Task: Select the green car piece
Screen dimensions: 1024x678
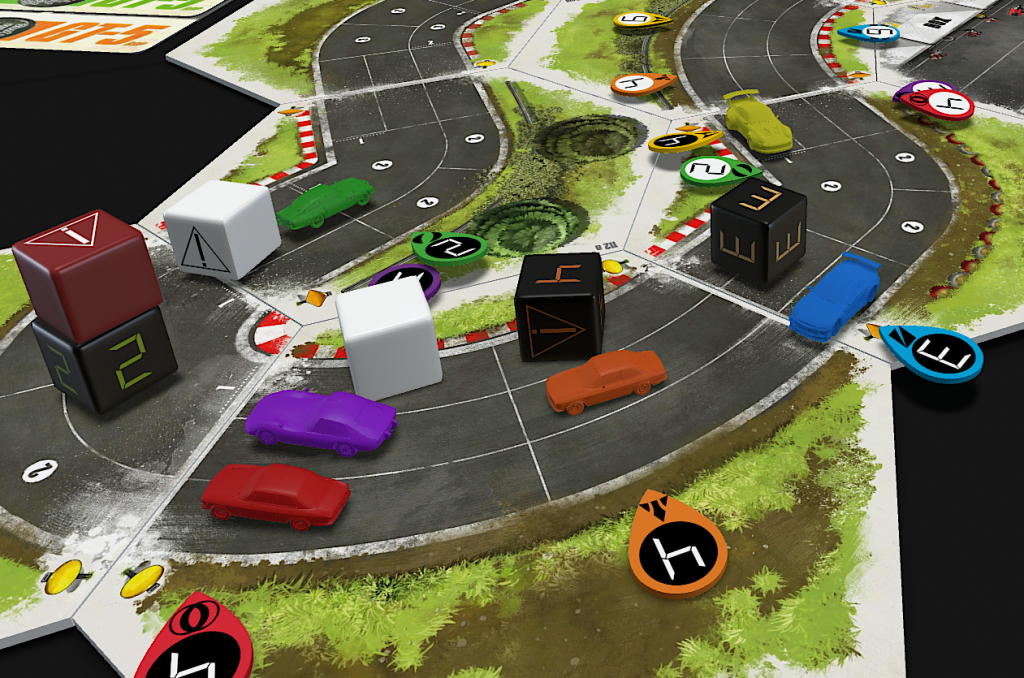Action: tap(325, 201)
